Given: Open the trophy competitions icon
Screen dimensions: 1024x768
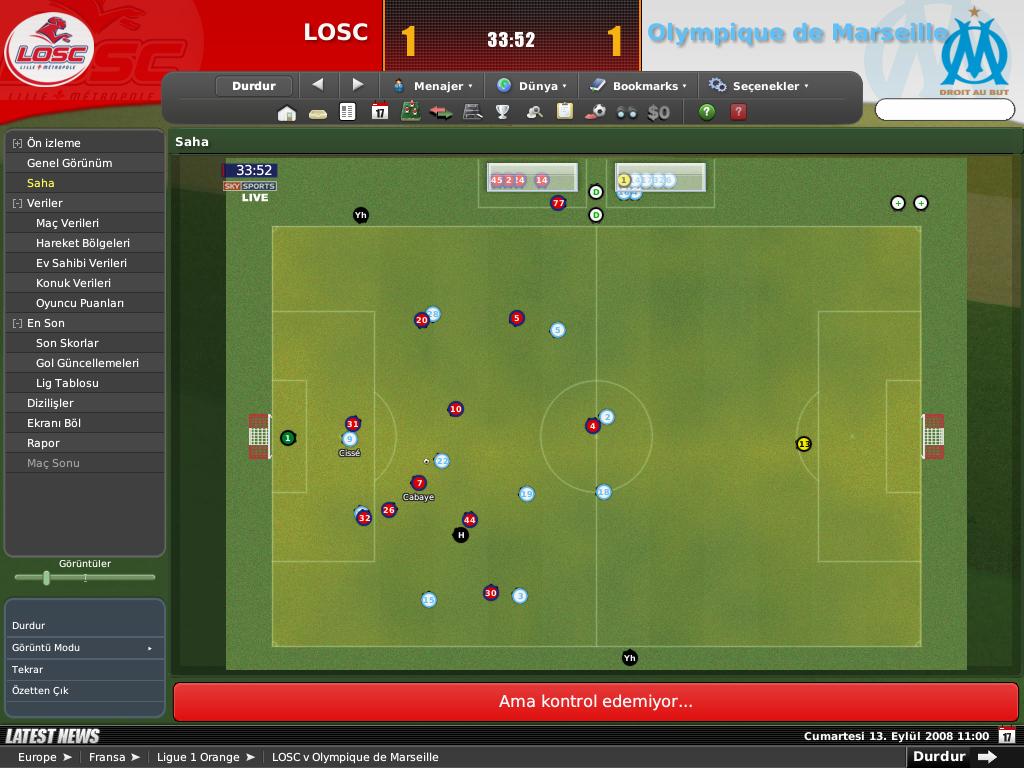Looking at the screenshot, I should click(x=503, y=112).
